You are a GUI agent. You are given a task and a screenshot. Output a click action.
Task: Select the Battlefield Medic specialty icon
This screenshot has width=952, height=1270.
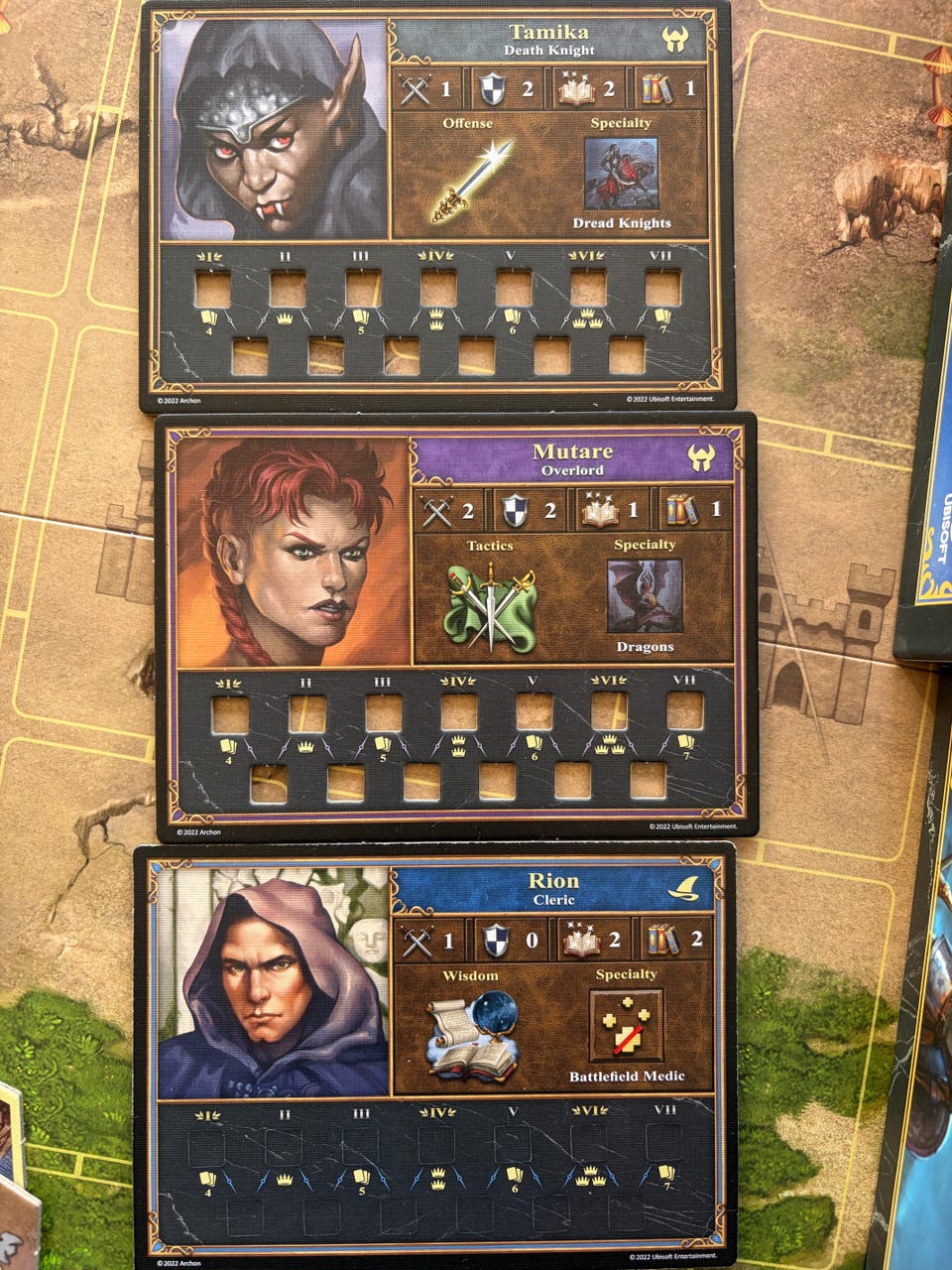[x=627, y=1026]
